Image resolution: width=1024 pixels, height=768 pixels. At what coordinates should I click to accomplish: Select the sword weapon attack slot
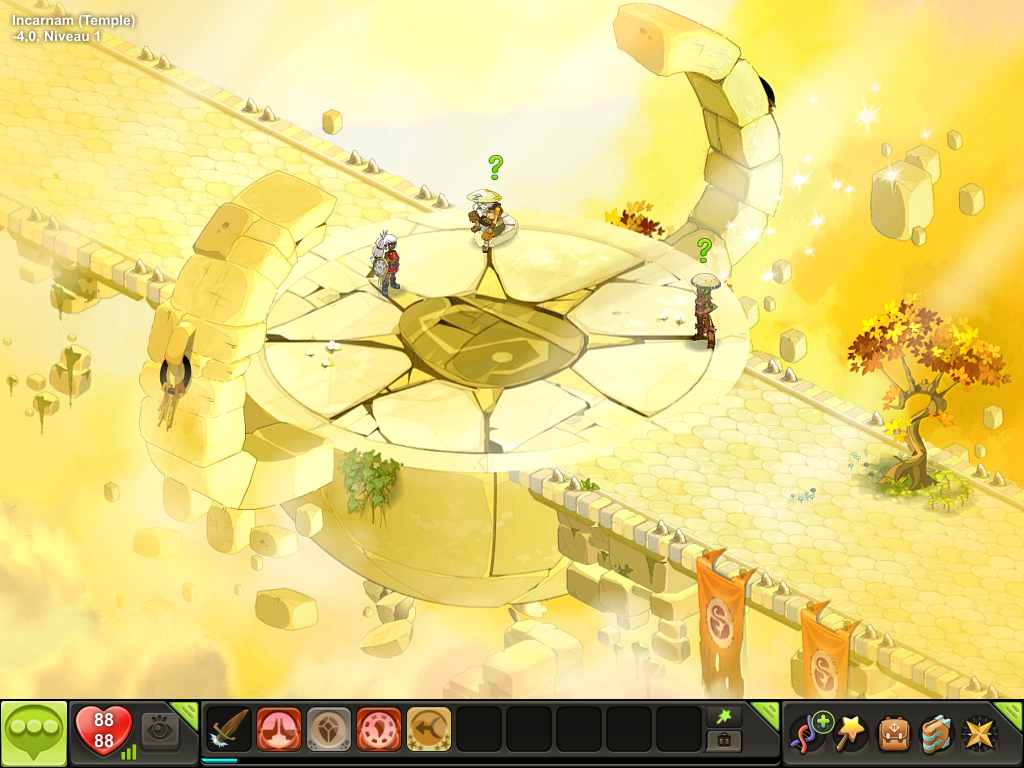230,731
